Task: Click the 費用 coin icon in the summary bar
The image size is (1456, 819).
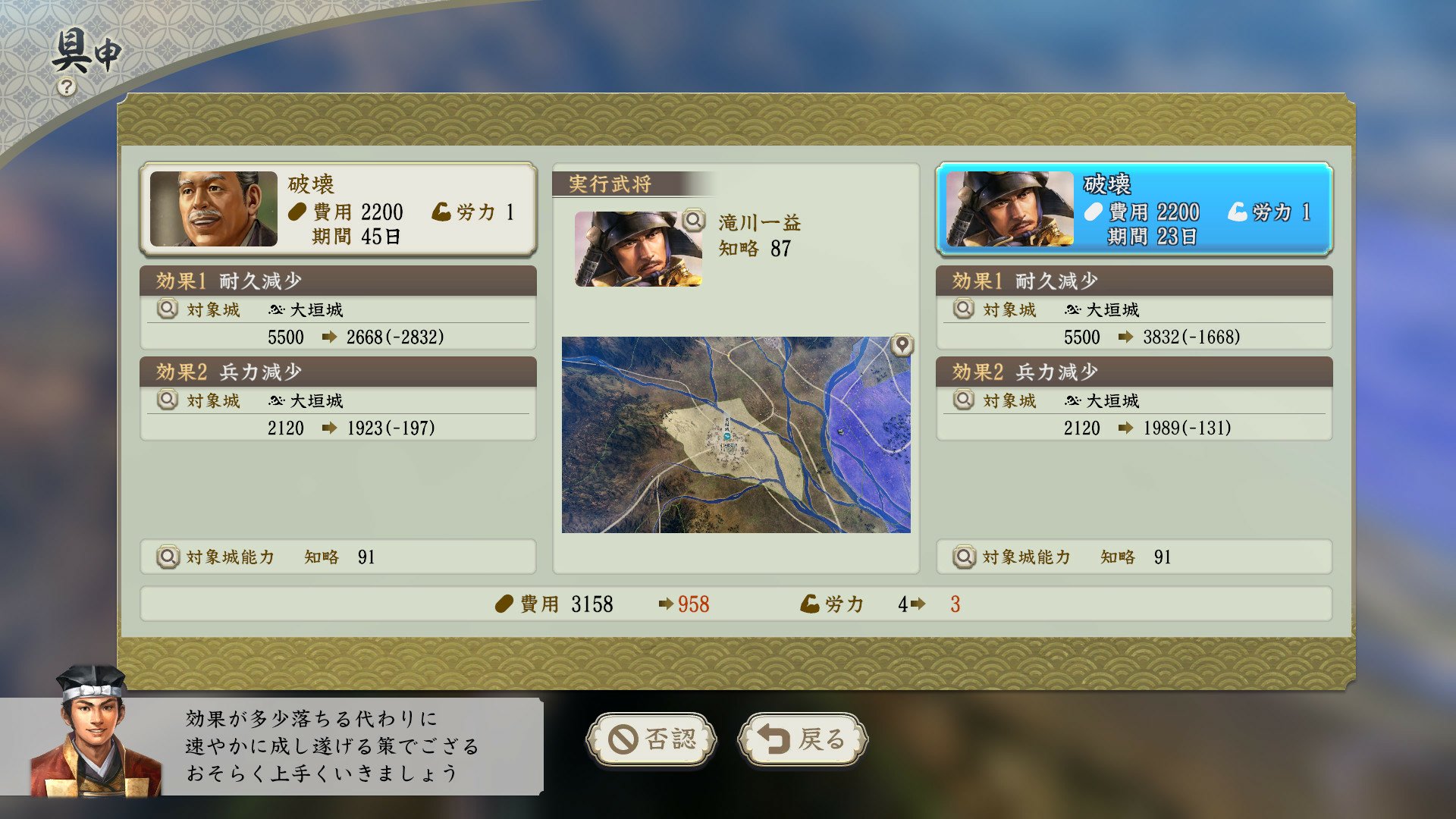Action: 505,604
